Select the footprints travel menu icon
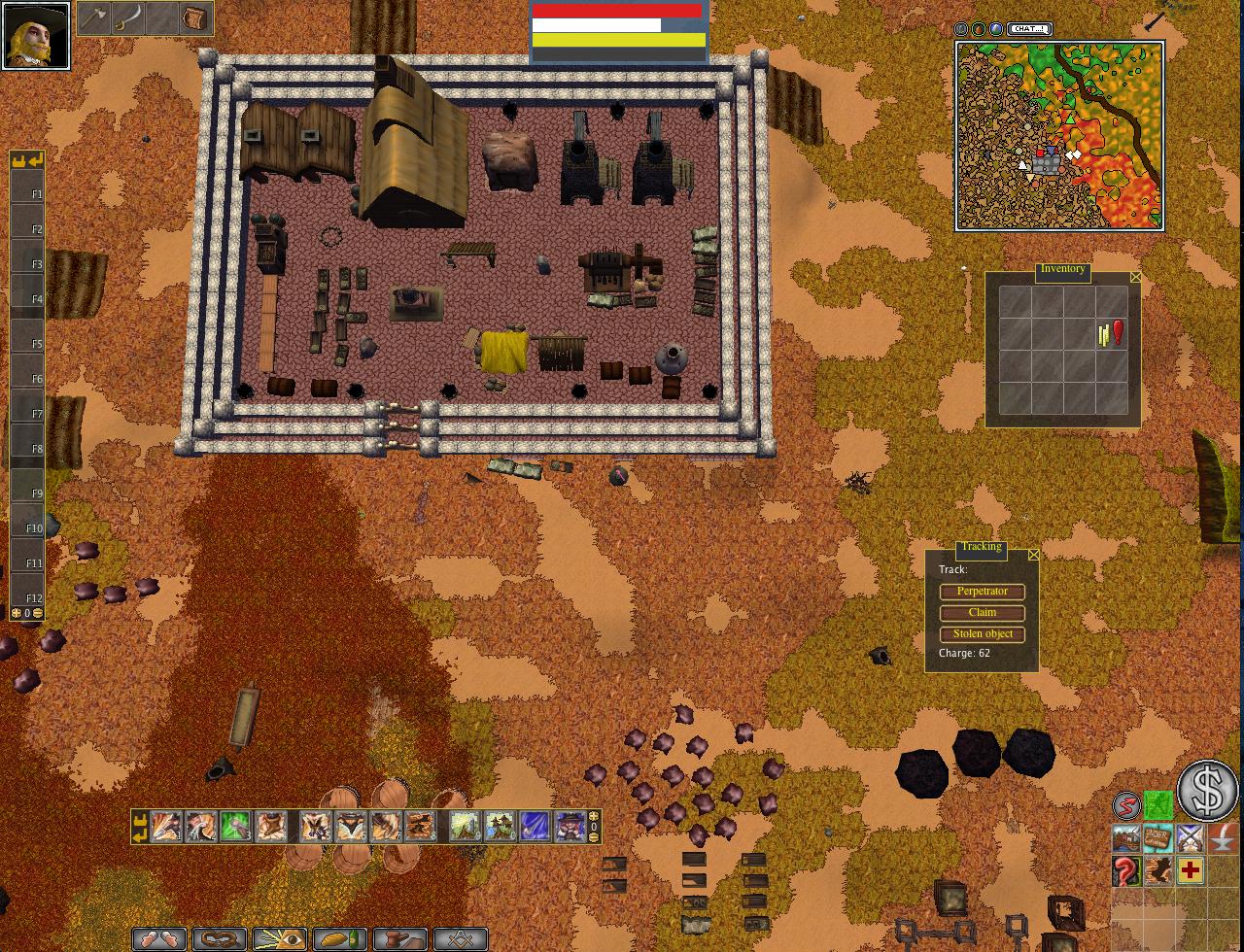Viewport: 1244px width, 952px height. 160,939
